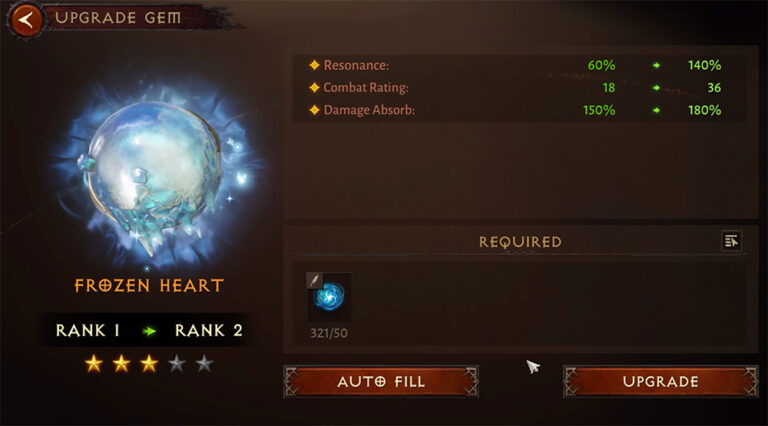
Task: Open the required materials list icon
Action: (x=731, y=241)
